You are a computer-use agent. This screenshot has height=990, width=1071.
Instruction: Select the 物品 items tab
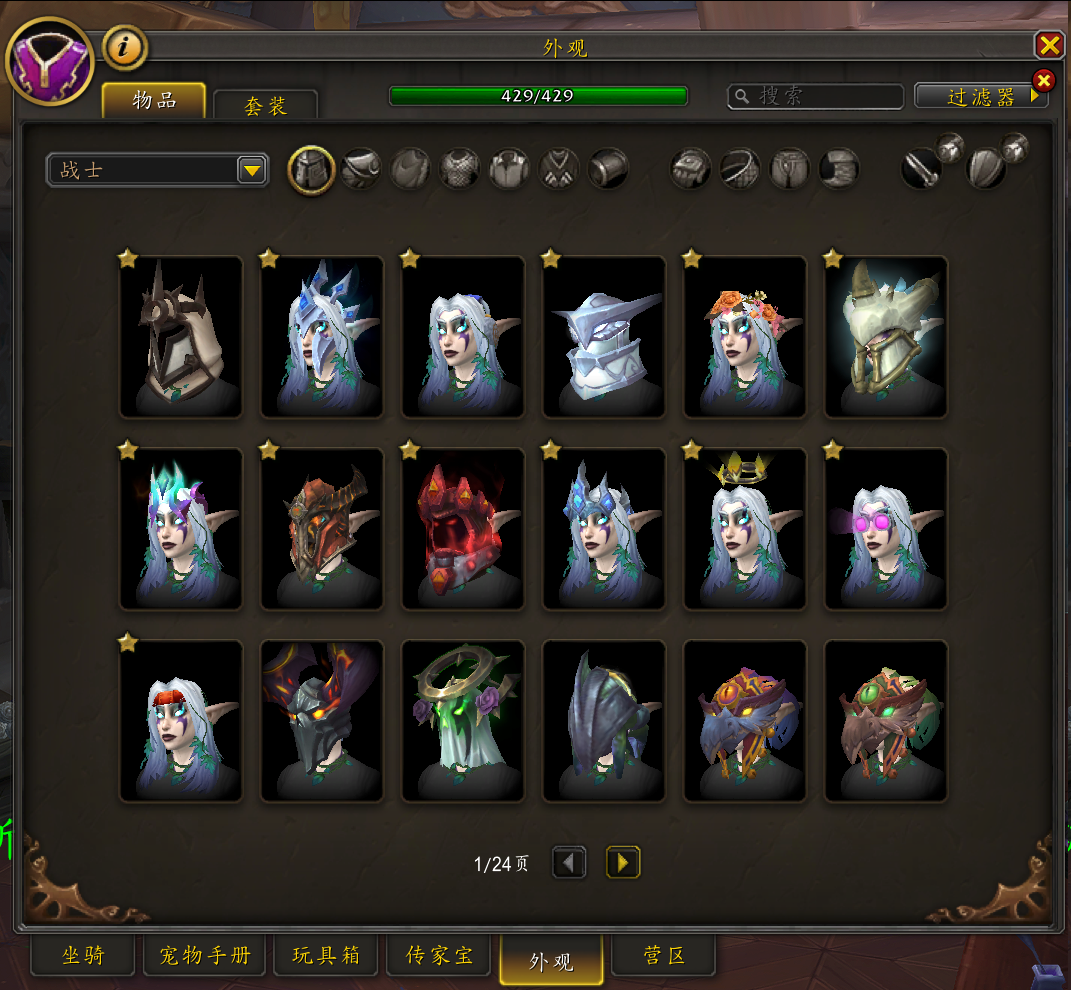[x=154, y=100]
